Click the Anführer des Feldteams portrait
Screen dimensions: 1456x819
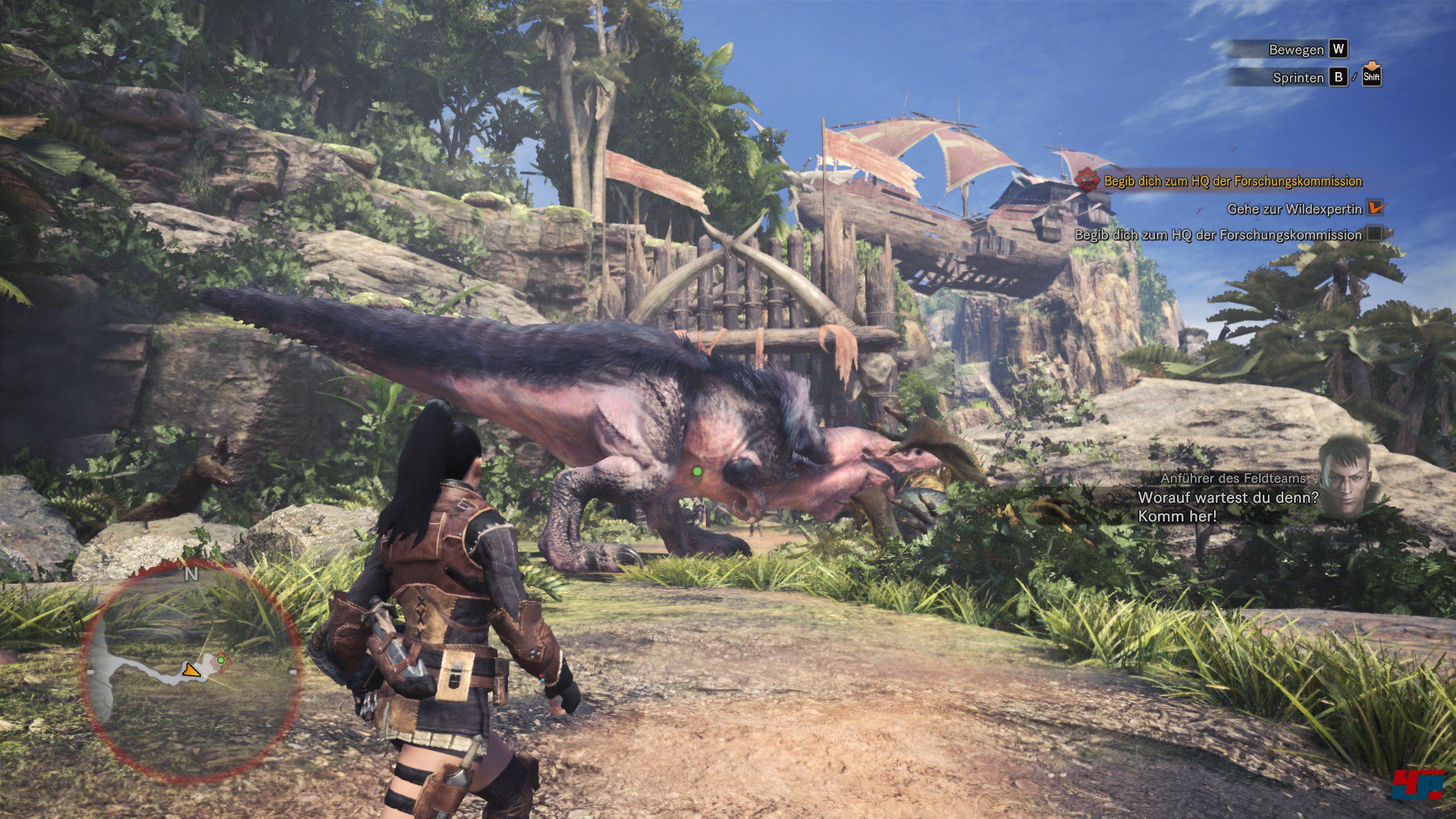(1347, 475)
